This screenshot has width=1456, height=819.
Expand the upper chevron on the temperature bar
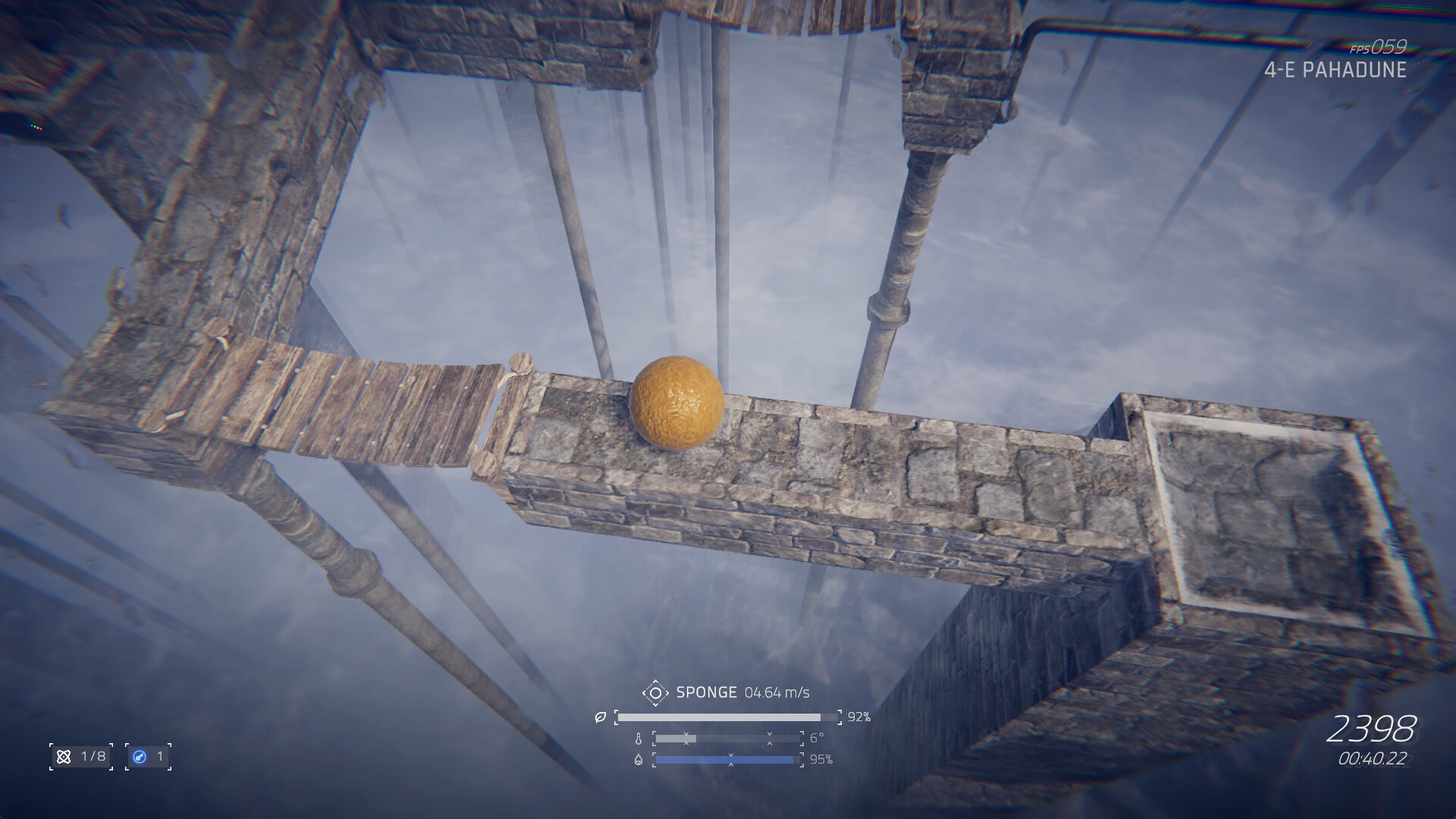point(686,734)
